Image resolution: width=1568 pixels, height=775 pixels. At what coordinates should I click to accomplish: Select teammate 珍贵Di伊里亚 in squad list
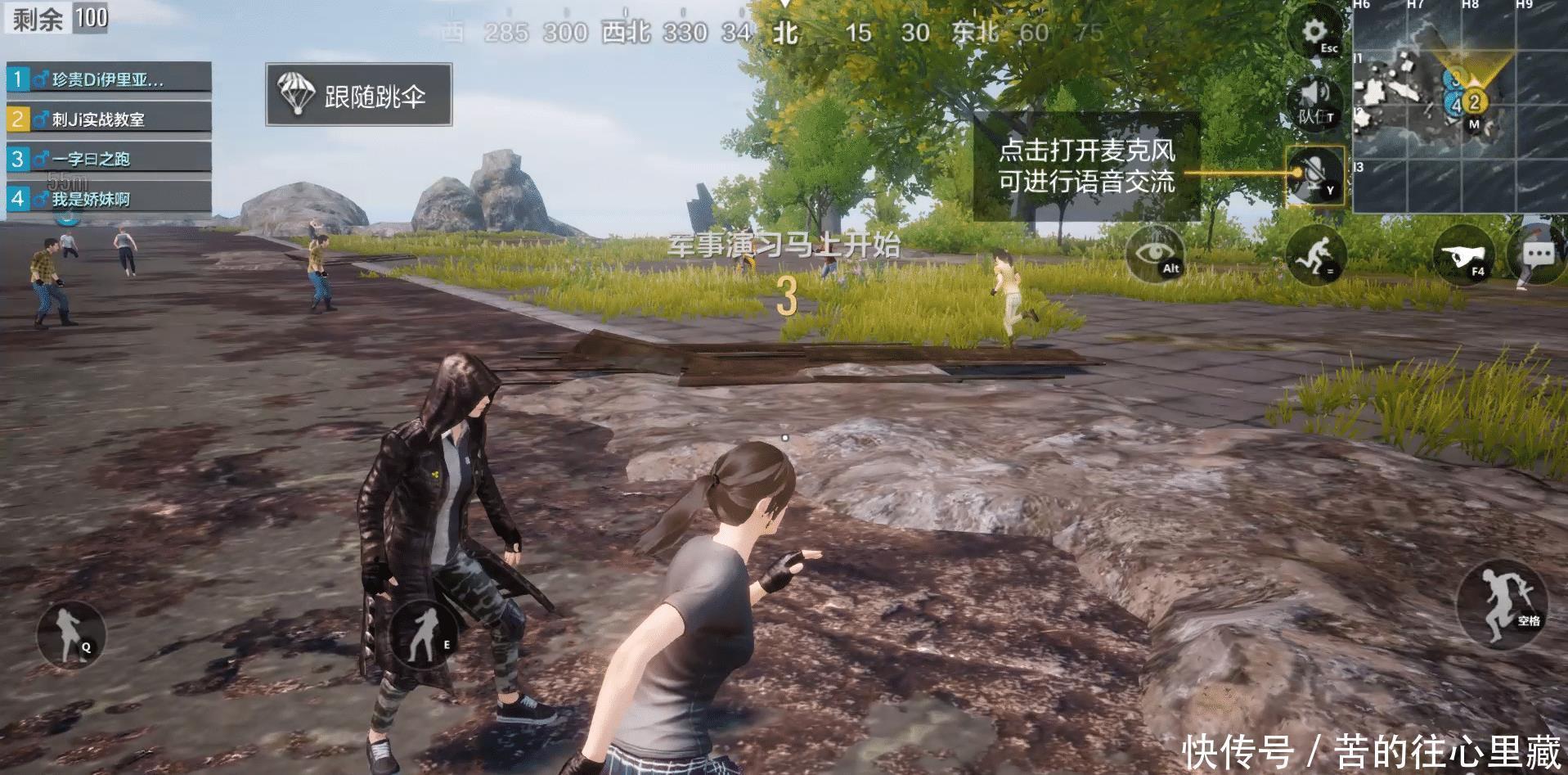pyautogui.click(x=109, y=79)
